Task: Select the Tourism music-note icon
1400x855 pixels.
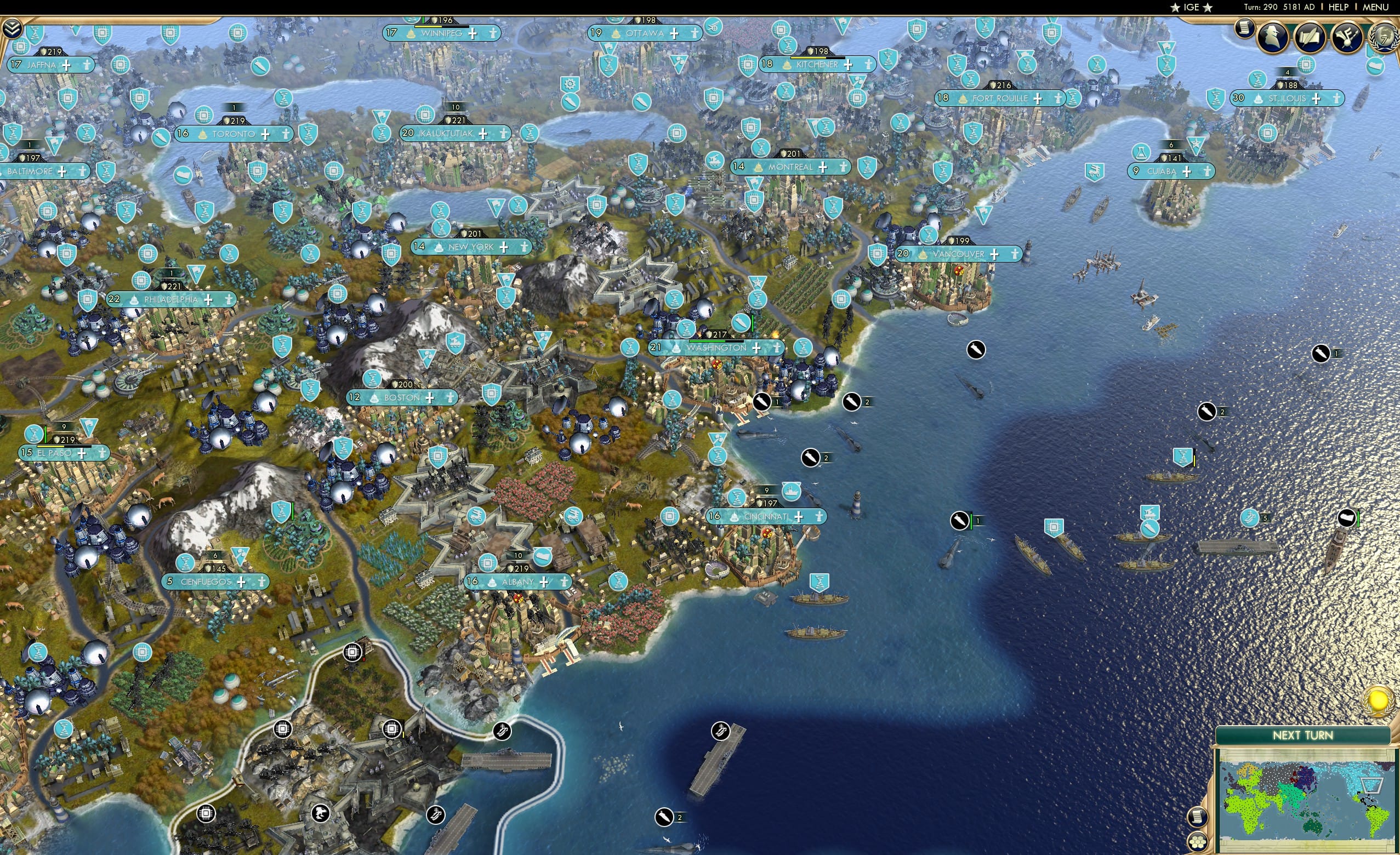Action: 1347,37
